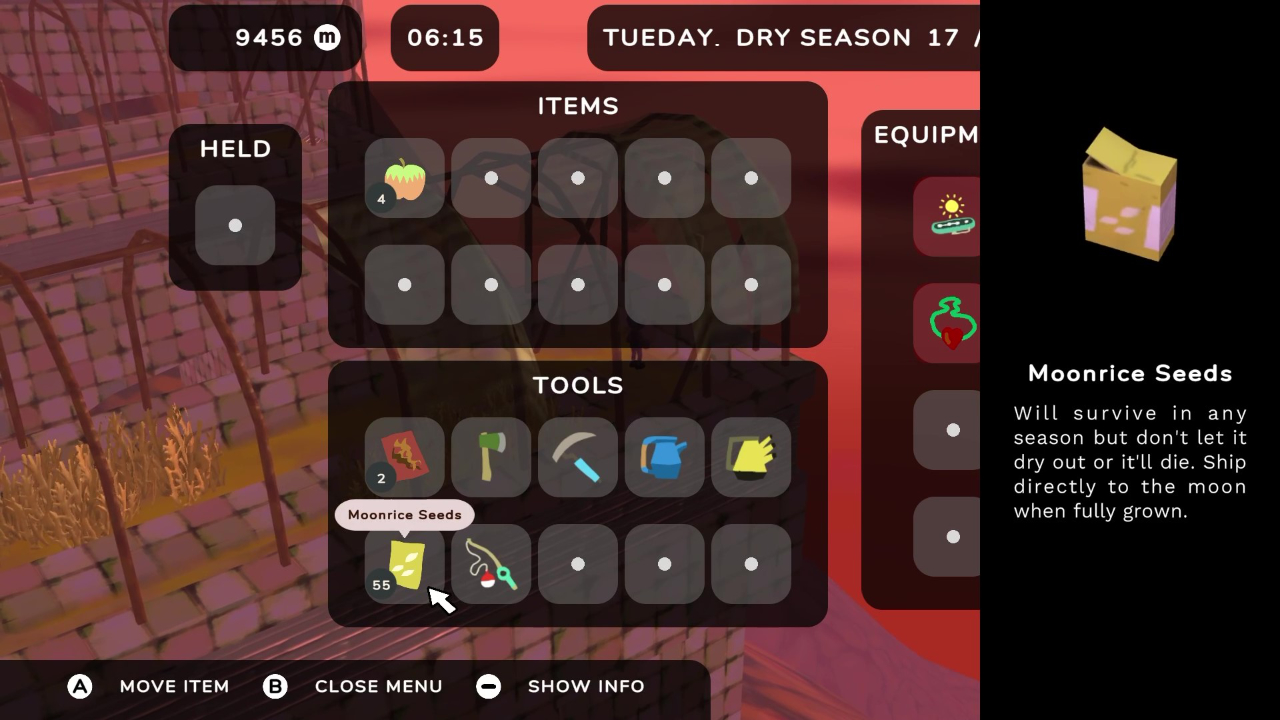Click the 06:15 clock display
Viewport: 1280px width, 720px height.
tap(444, 38)
